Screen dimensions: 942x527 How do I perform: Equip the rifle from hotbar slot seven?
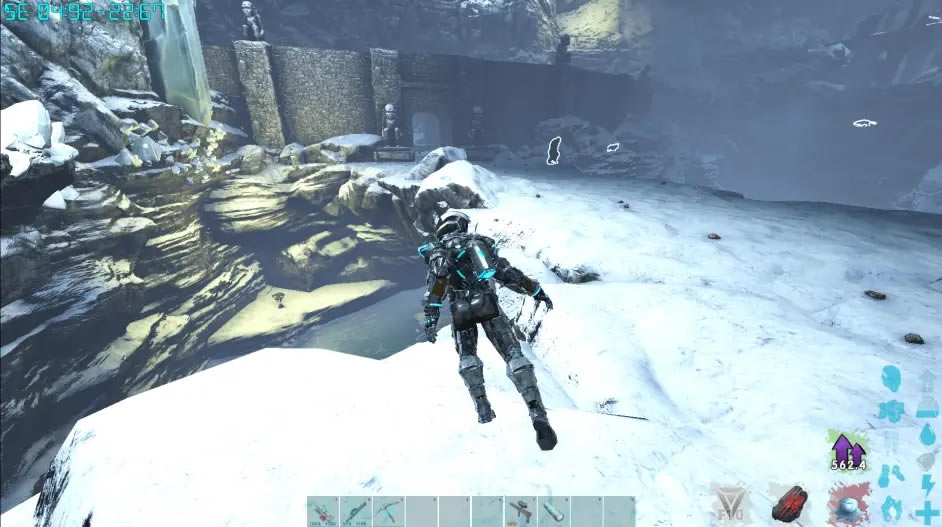click(520, 511)
